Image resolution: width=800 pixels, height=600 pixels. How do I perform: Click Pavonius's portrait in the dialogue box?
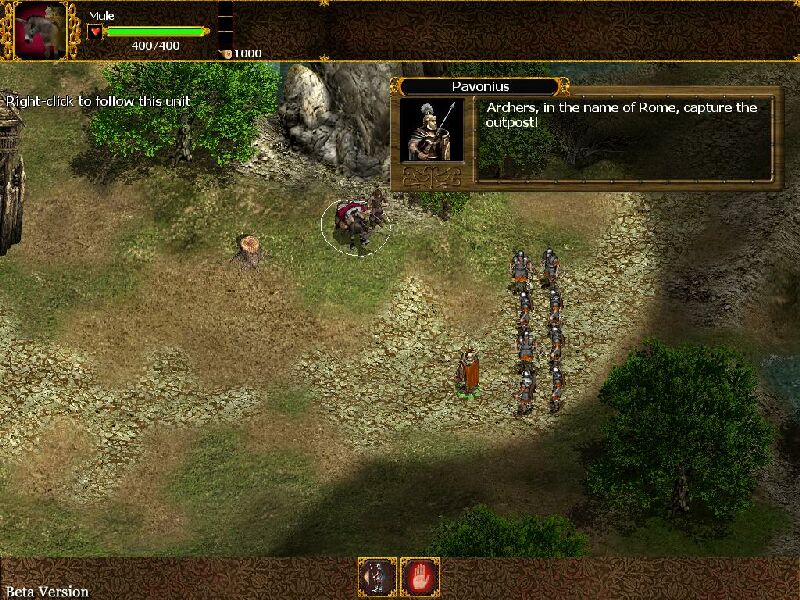(x=431, y=130)
